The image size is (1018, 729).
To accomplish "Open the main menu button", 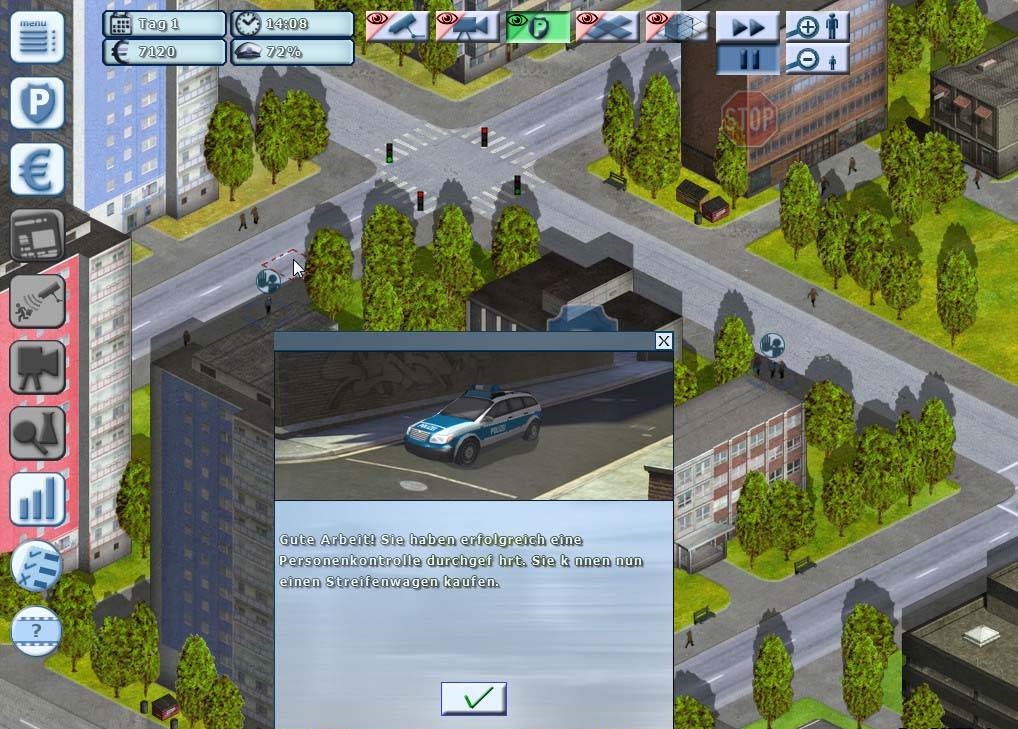I will coord(37,37).
